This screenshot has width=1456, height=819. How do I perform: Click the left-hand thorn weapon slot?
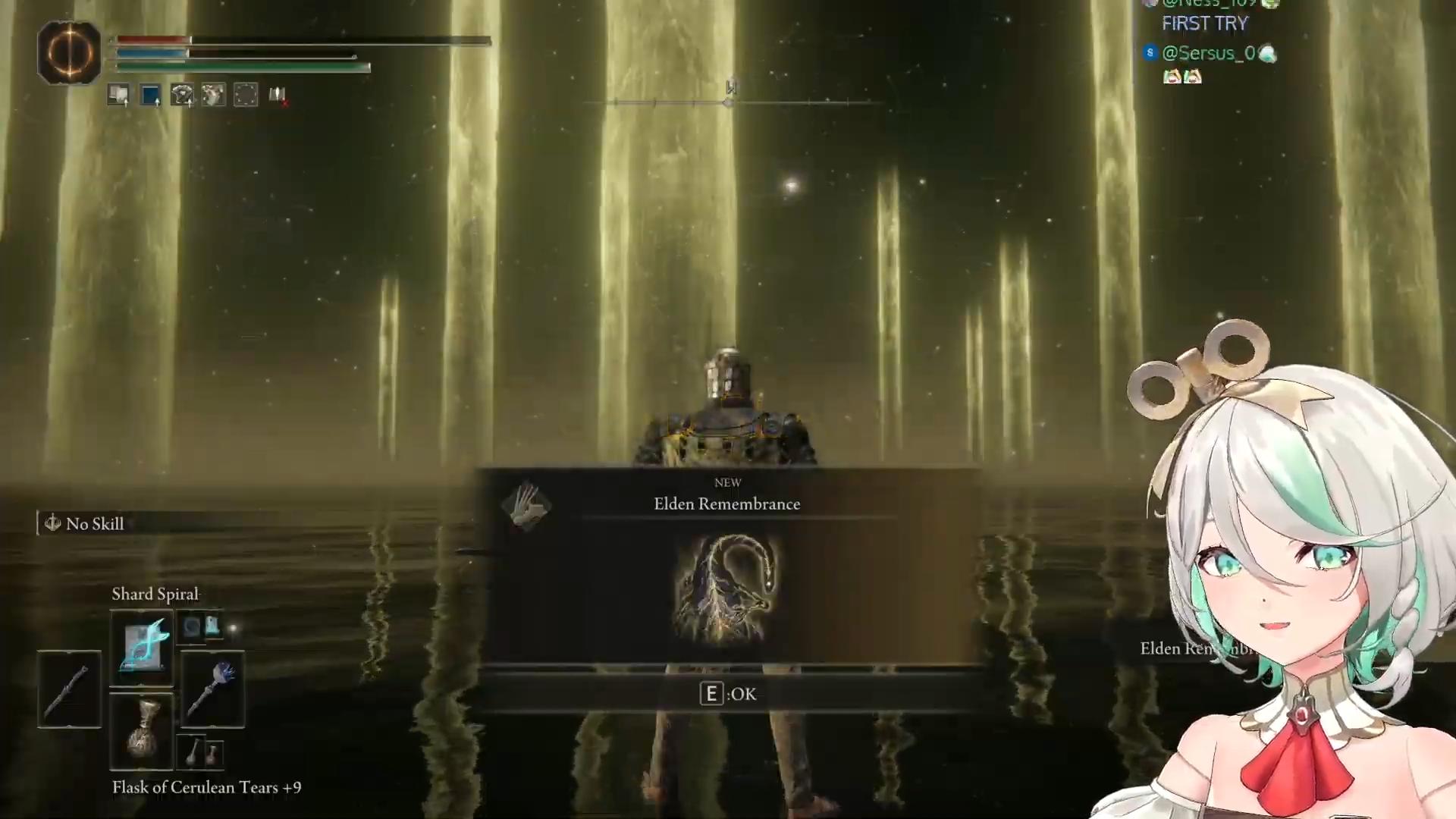69,689
